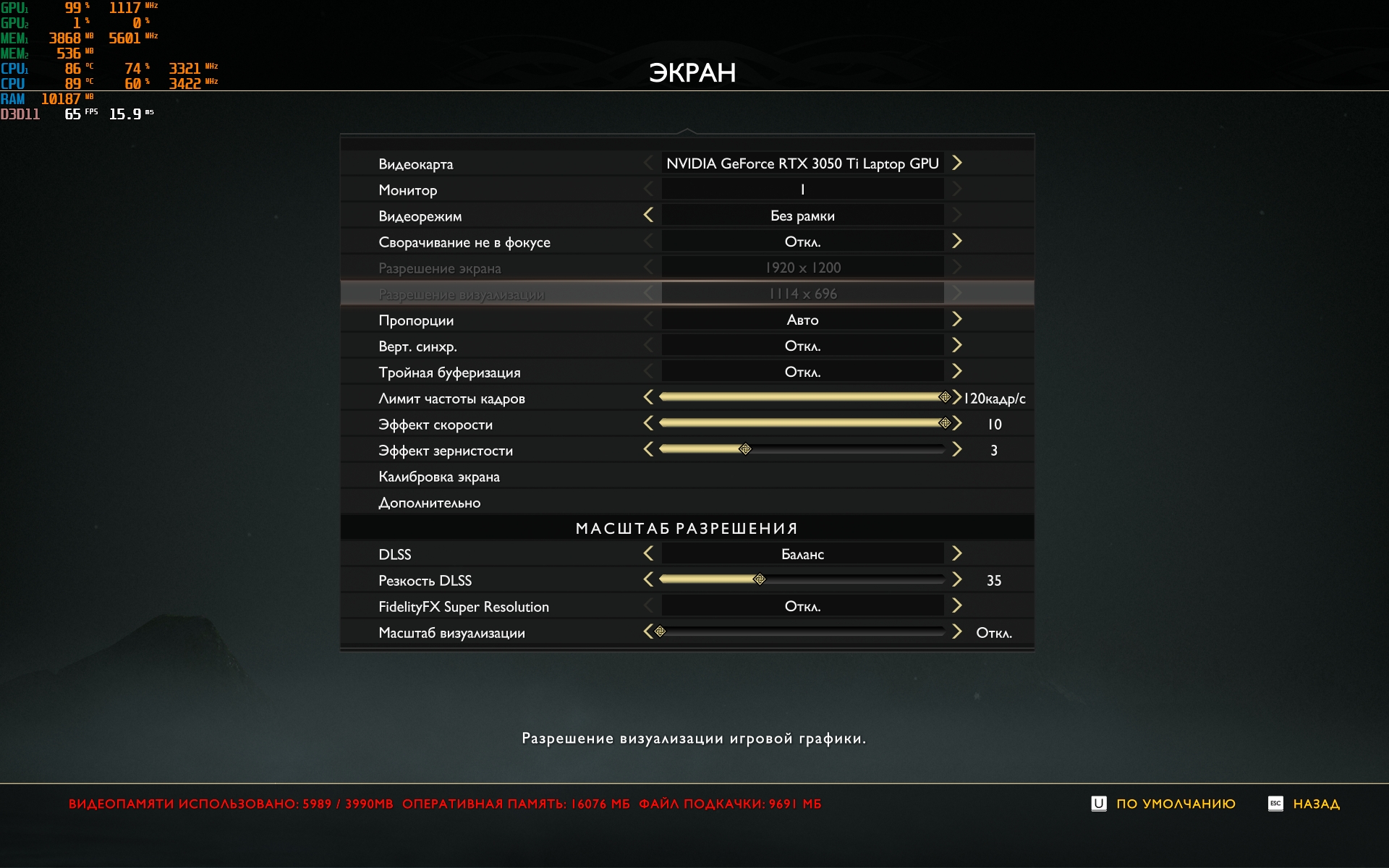
Task: Select previous DLSS mode with left arrow
Action: coord(648,554)
